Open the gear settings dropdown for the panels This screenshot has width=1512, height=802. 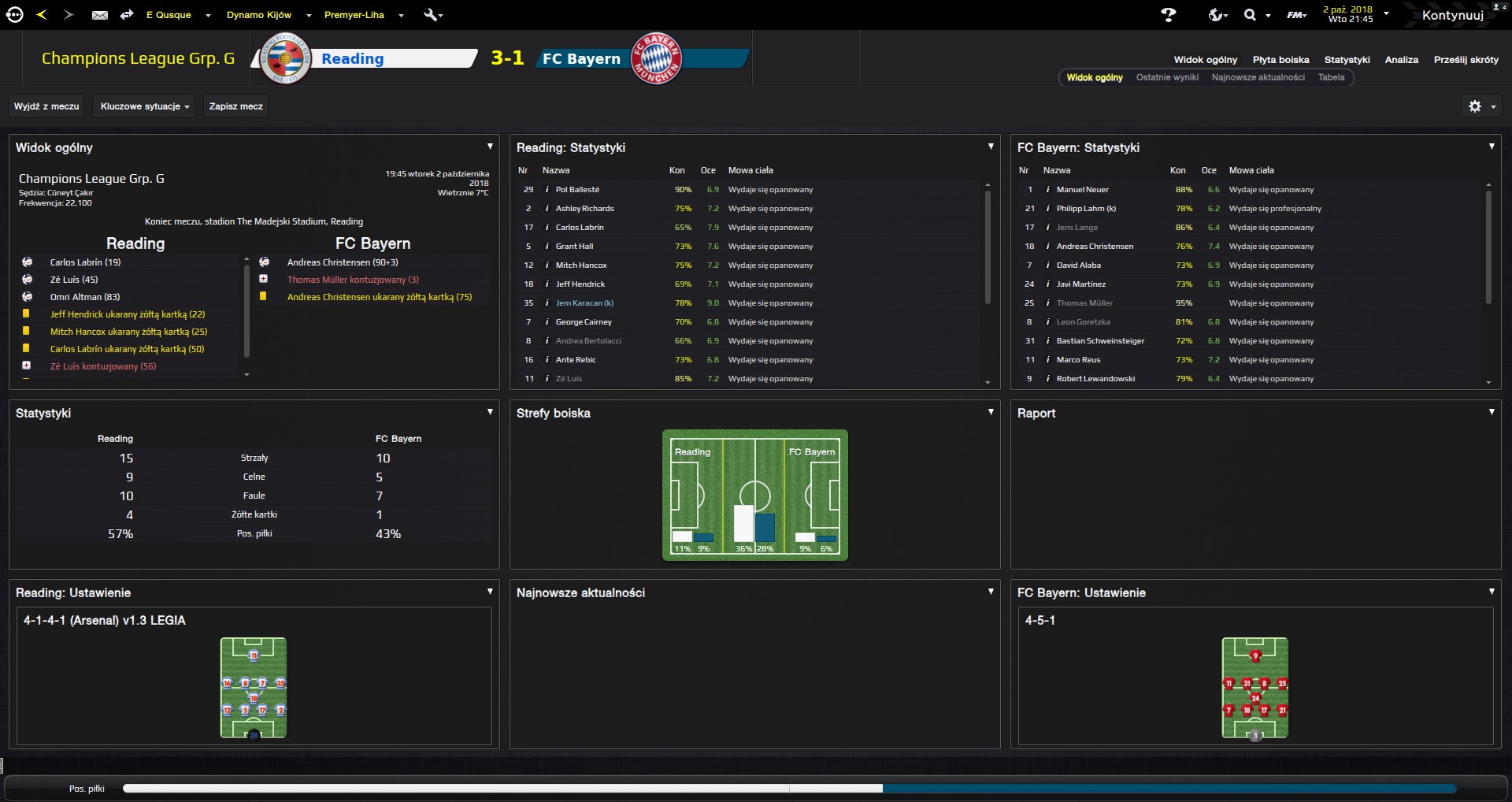coord(1480,106)
